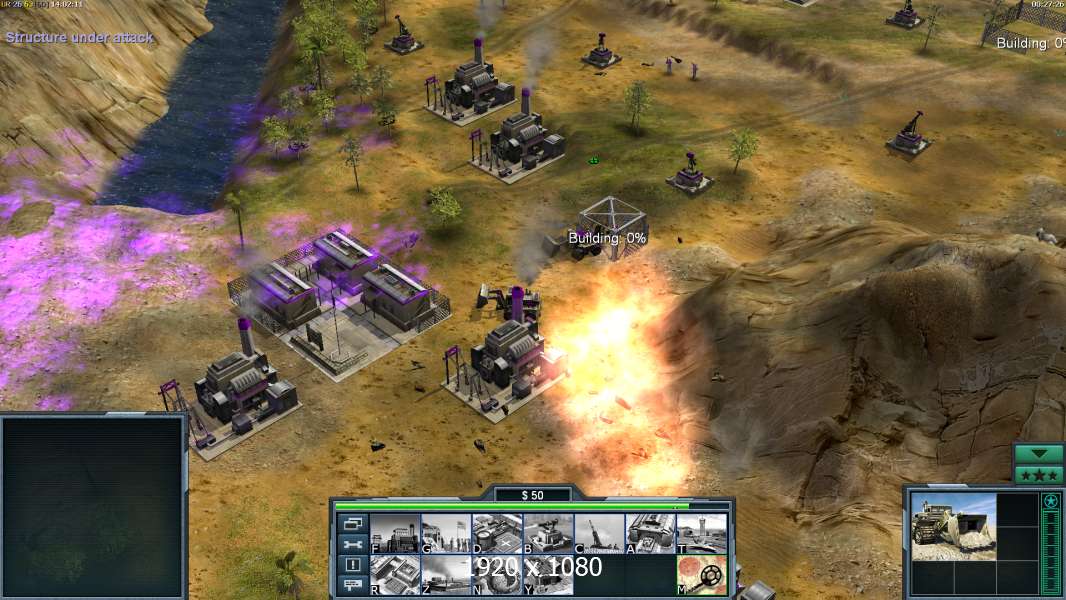Build the gun turret defense marked B

(548, 533)
